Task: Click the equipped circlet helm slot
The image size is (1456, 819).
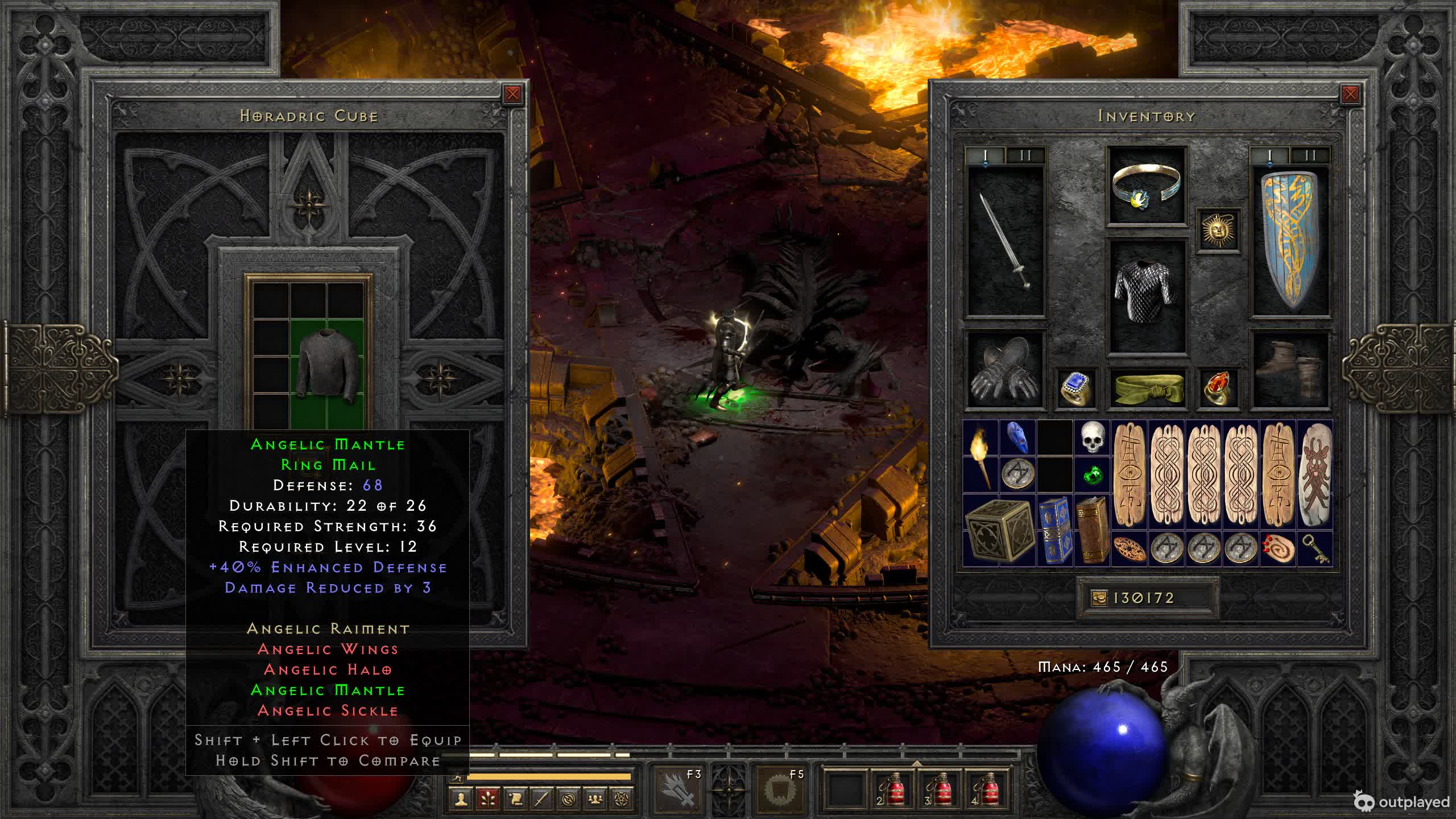Action: (x=1147, y=187)
